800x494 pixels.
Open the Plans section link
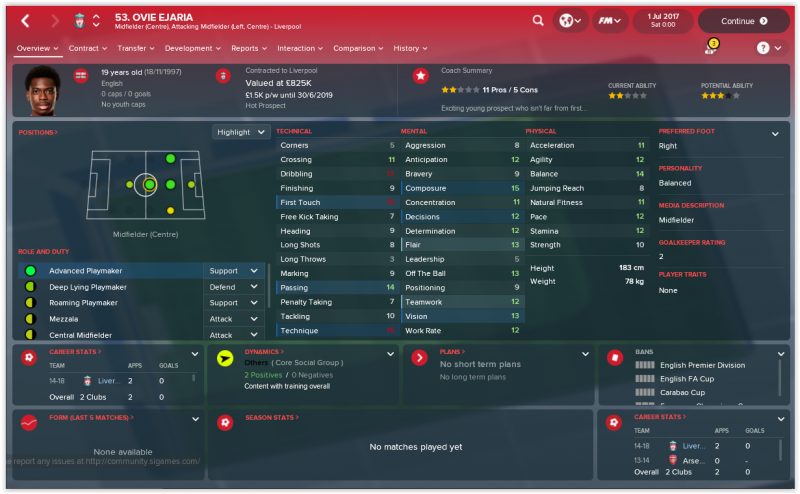[452, 352]
